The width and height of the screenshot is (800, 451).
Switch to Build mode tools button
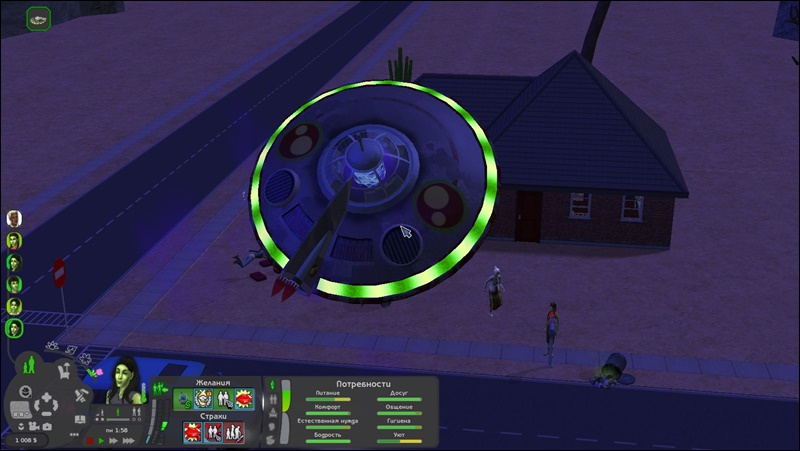click(x=79, y=397)
